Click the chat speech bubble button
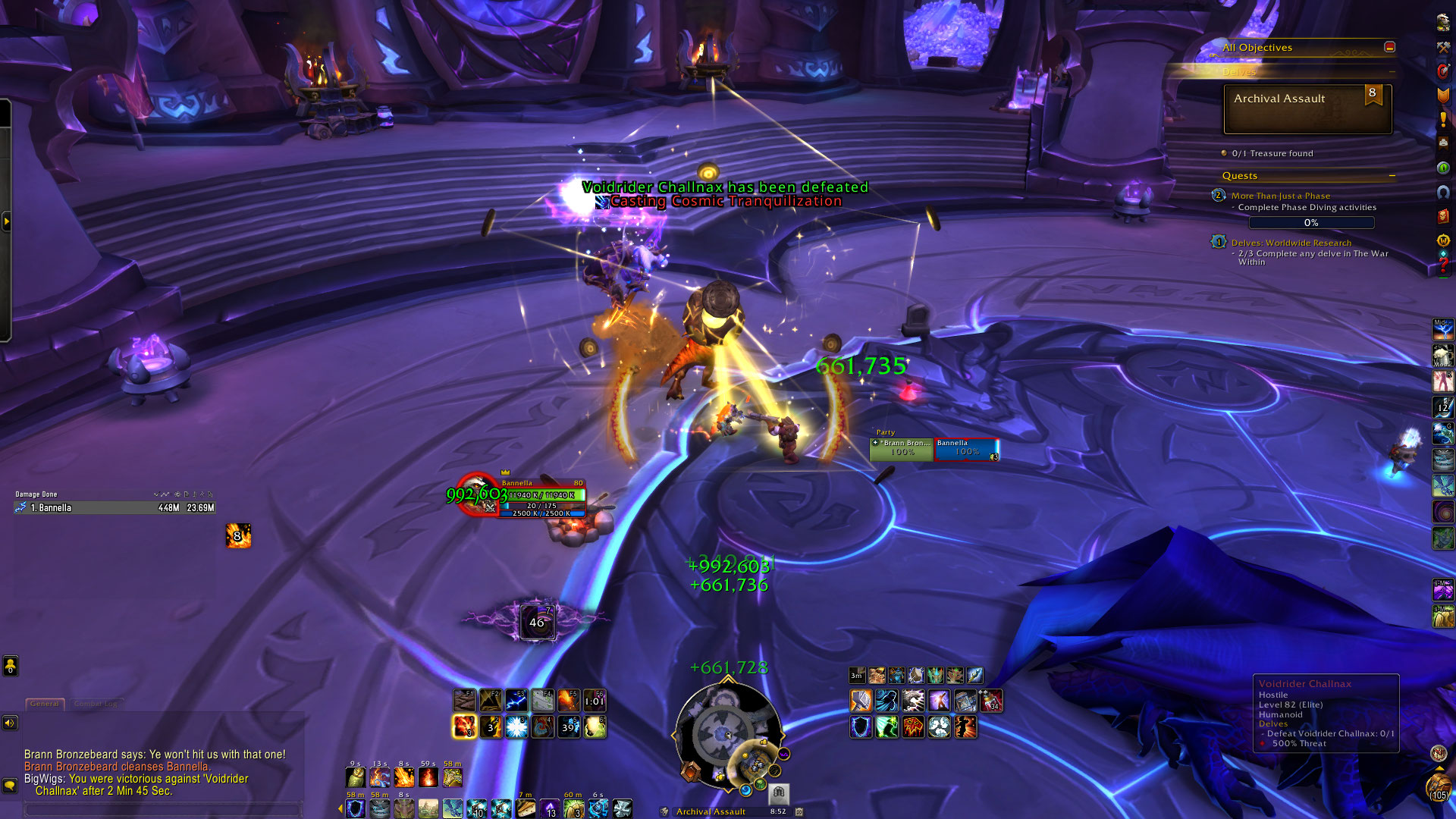1456x819 pixels. [10, 786]
